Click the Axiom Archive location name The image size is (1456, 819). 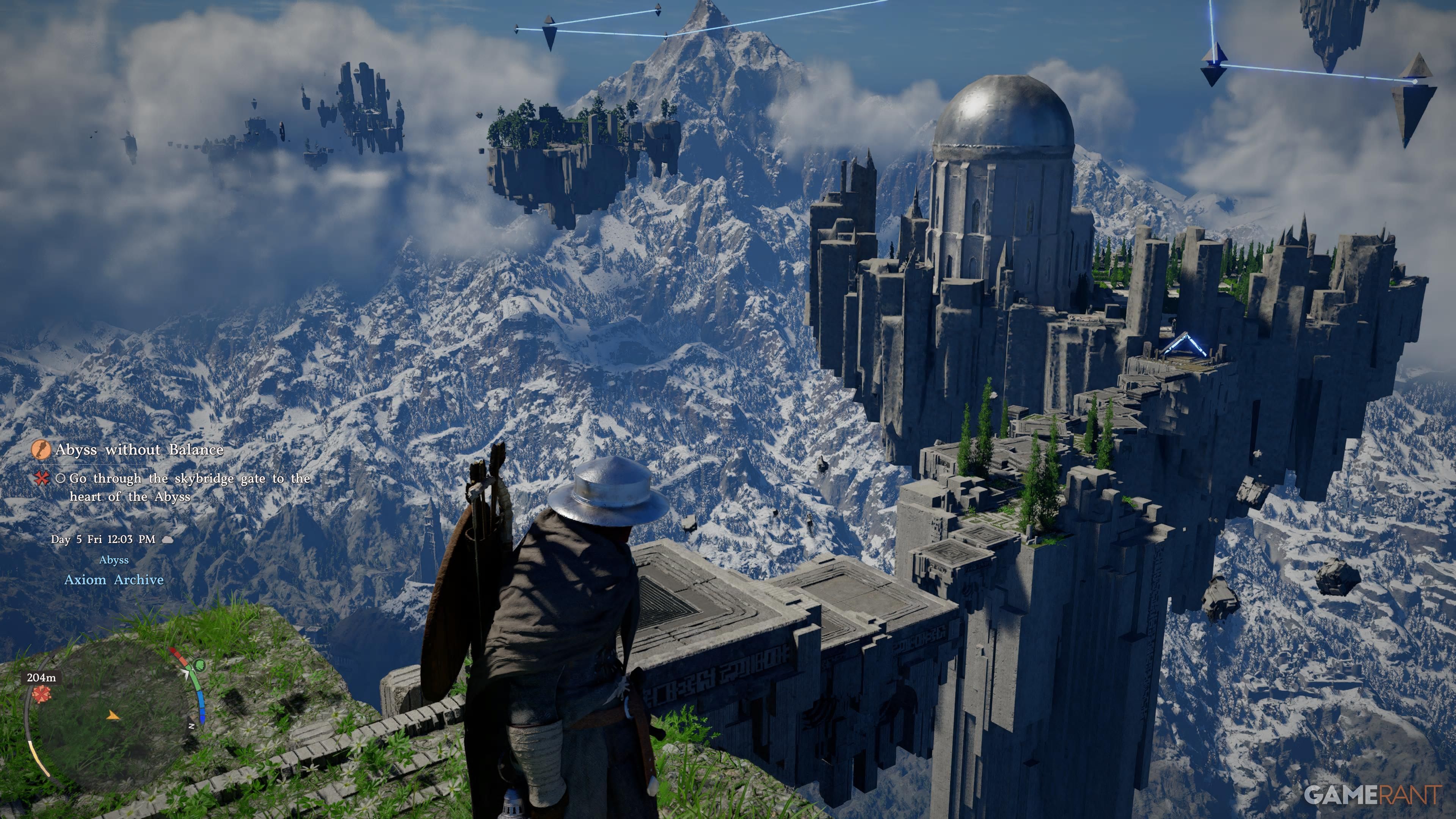pyautogui.click(x=114, y=580)
